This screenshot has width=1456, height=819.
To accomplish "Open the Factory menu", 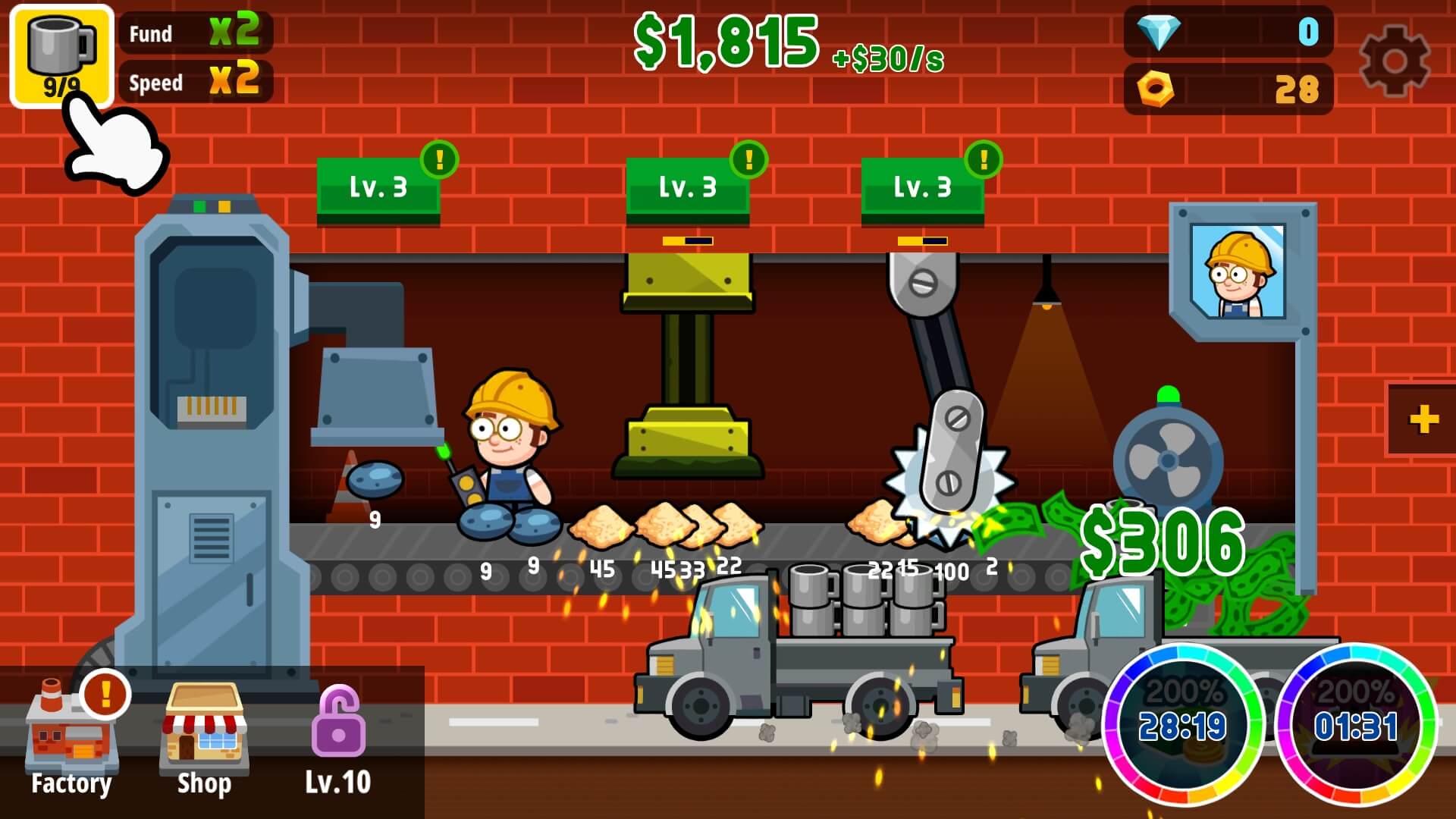I will click(x=71, y=745).
